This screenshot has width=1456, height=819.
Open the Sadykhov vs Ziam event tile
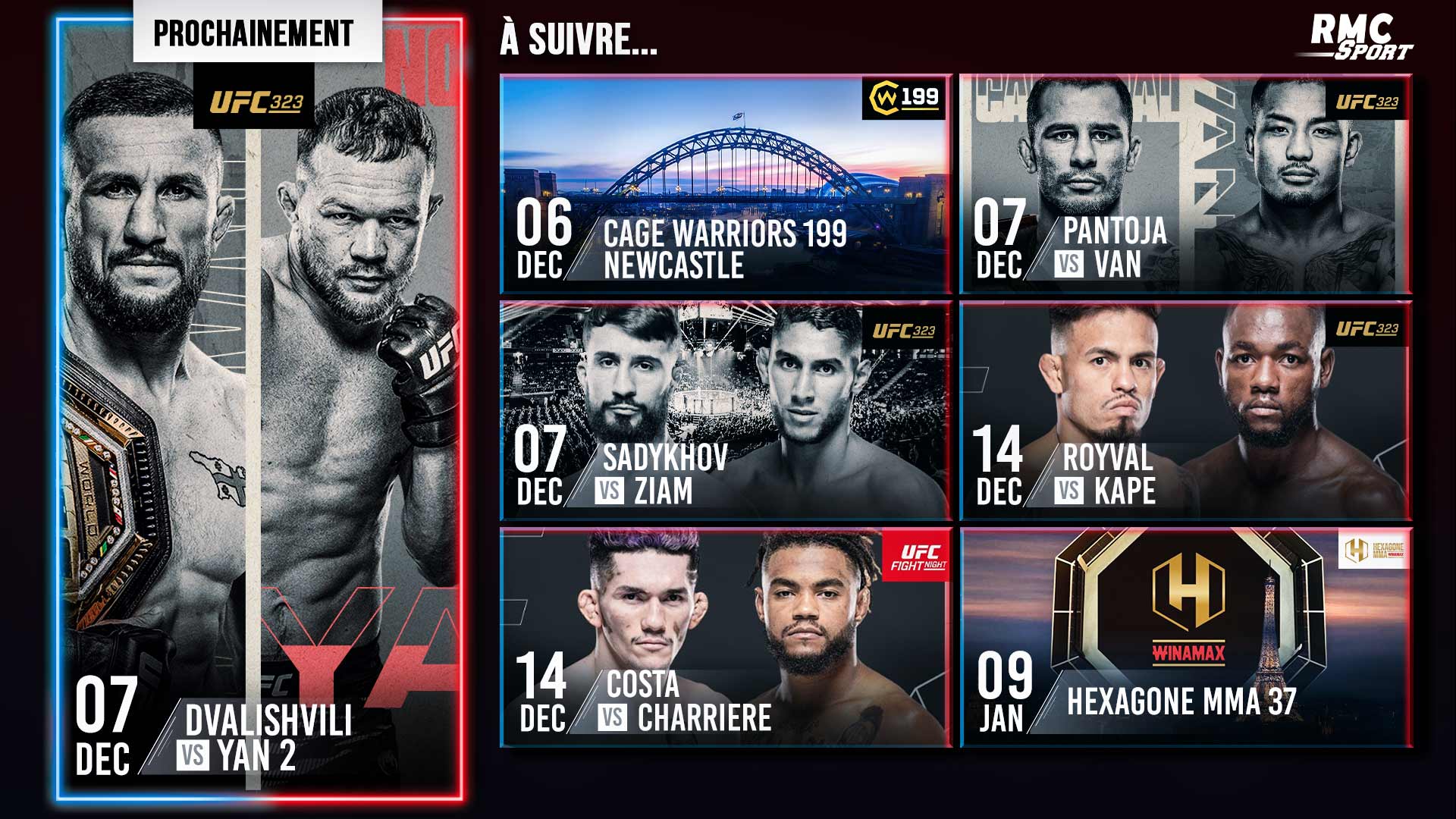click(726, 411)
